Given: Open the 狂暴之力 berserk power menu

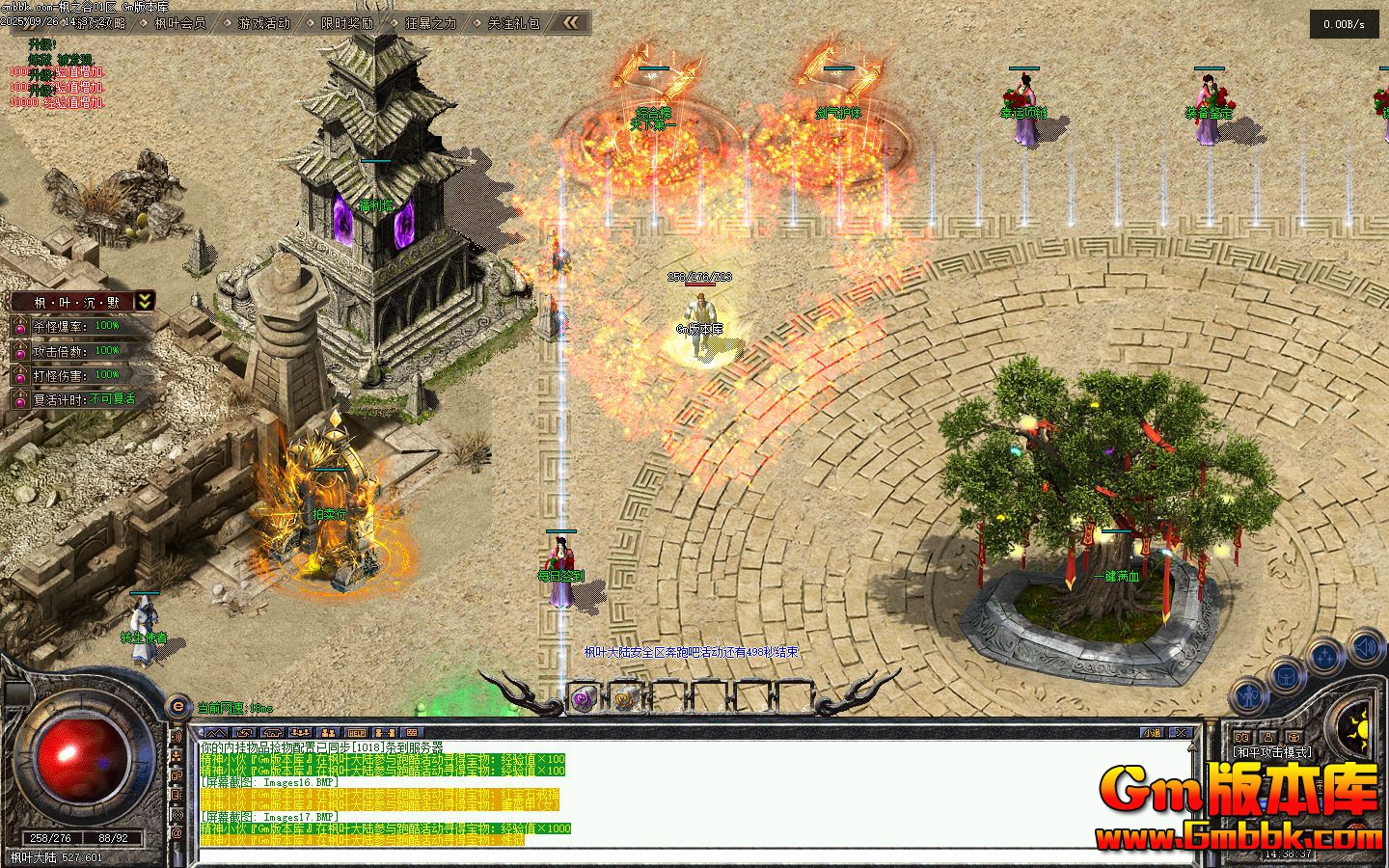Looking at the screenshot, I should pos(430,22).
